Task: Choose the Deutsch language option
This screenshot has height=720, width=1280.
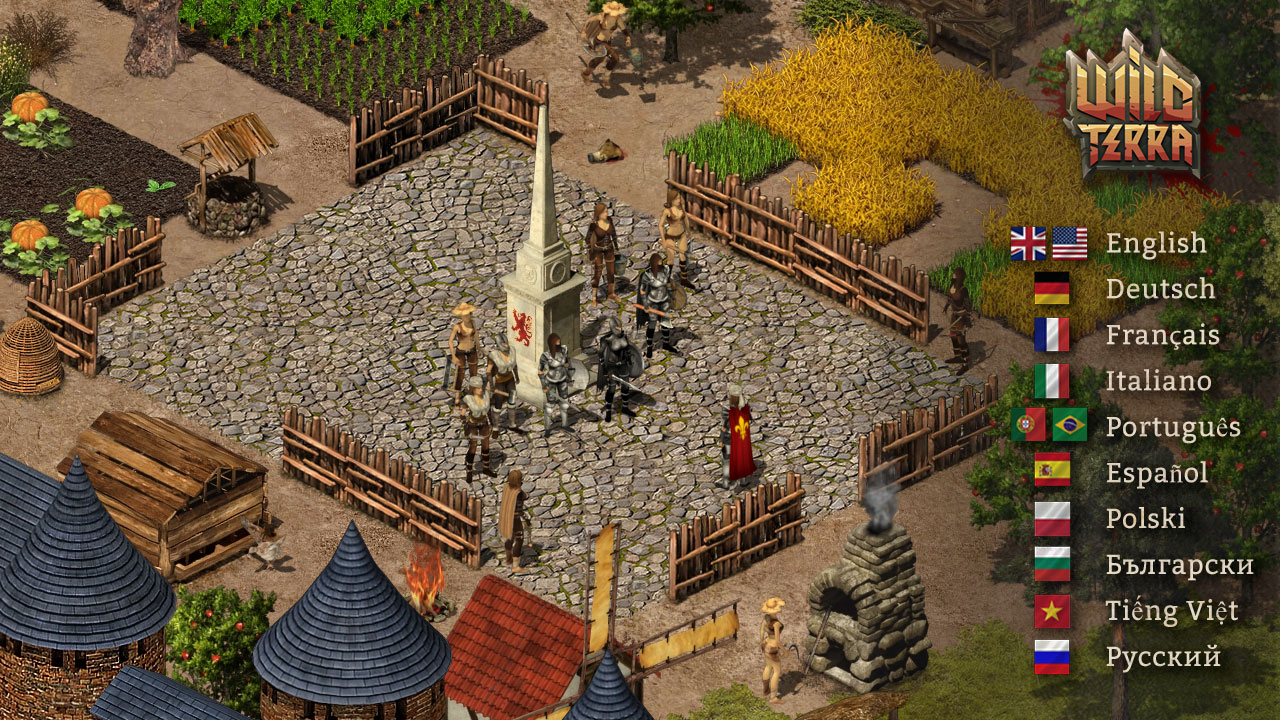Action: [x=1160, y=289]
